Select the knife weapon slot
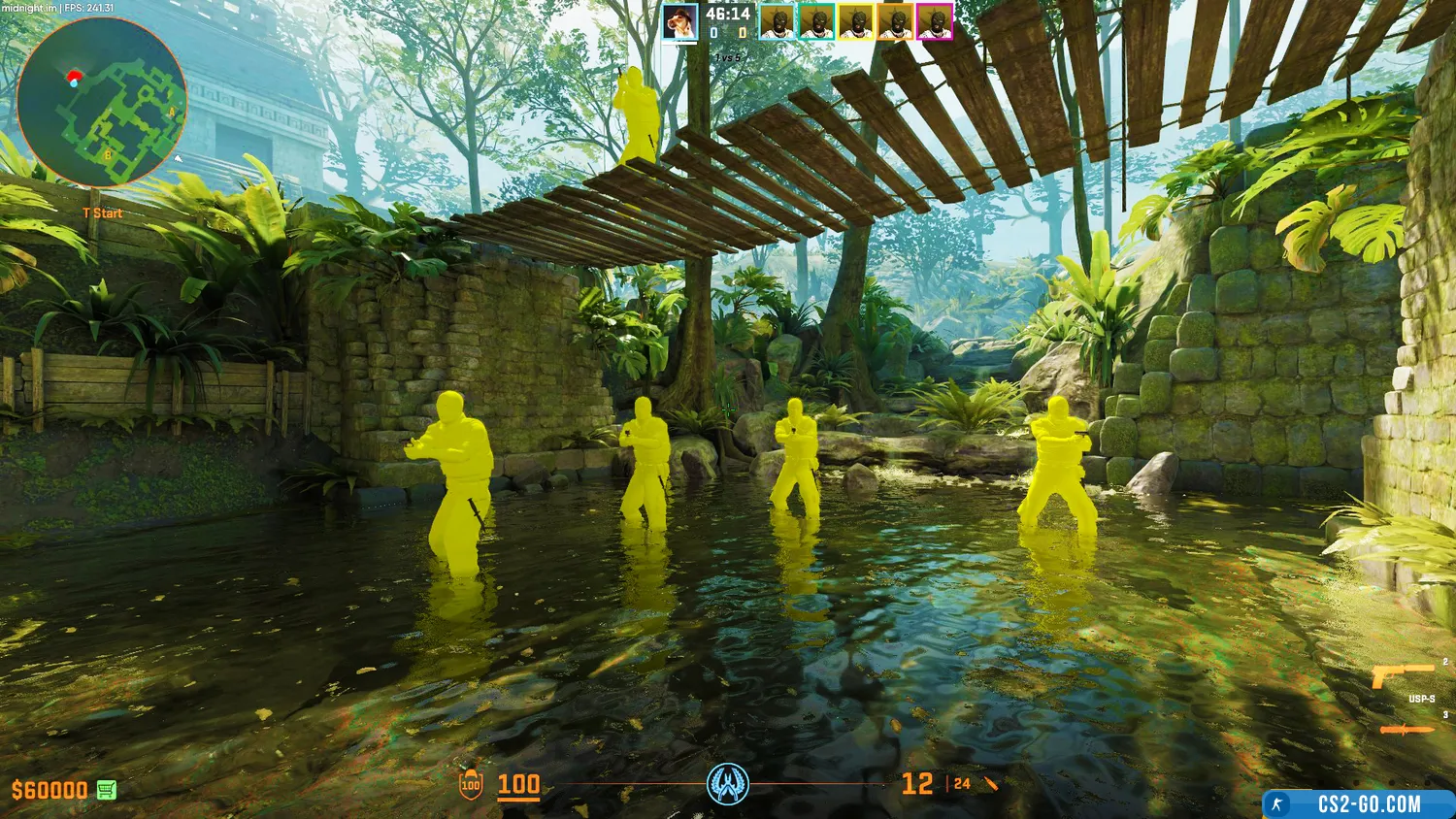This screenshot has height=819, width=1456. pyautogui.click(x=1407, y=730)
